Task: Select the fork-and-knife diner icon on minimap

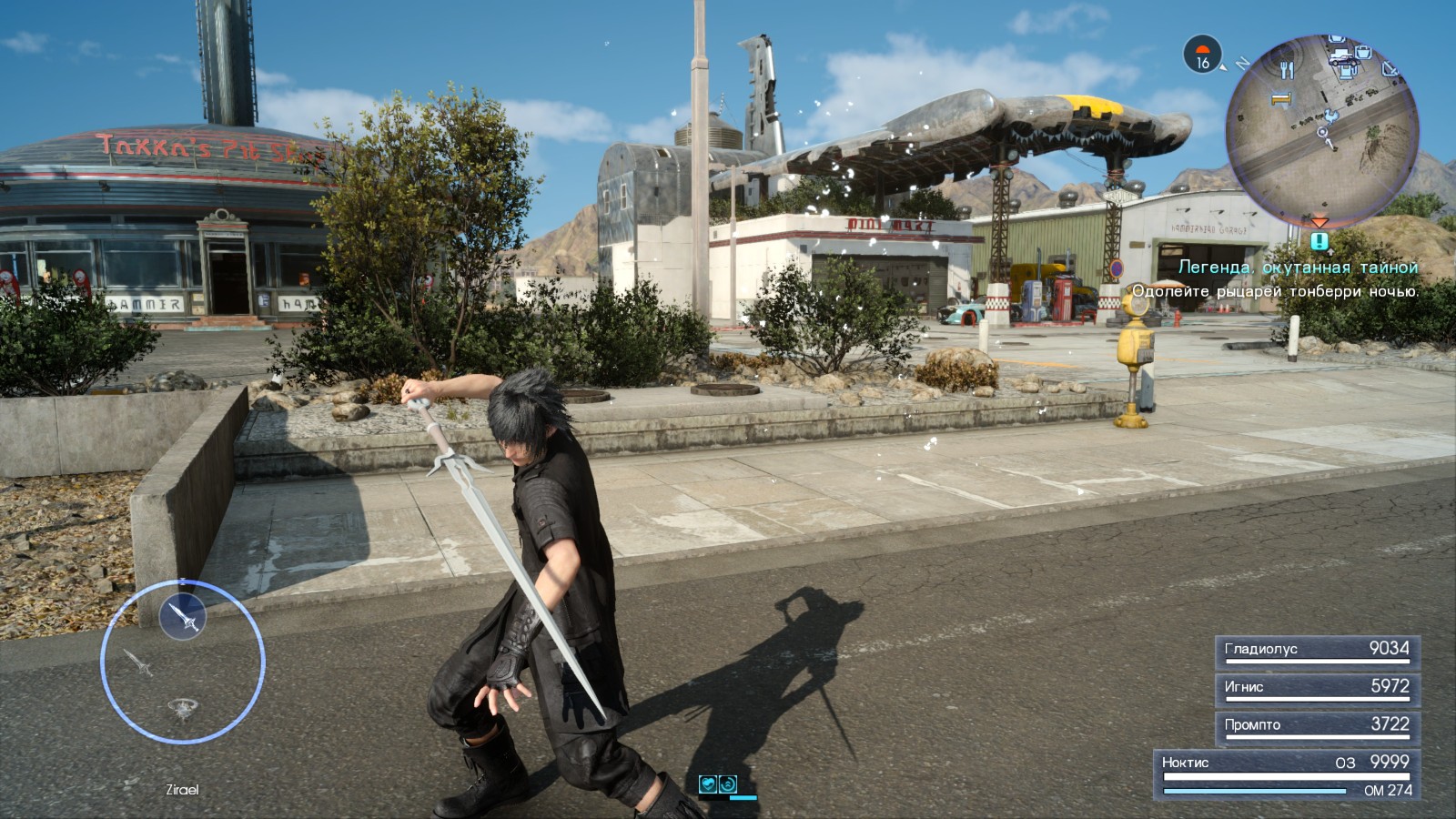Action: pyautogui.click(x=1288, y=71)
